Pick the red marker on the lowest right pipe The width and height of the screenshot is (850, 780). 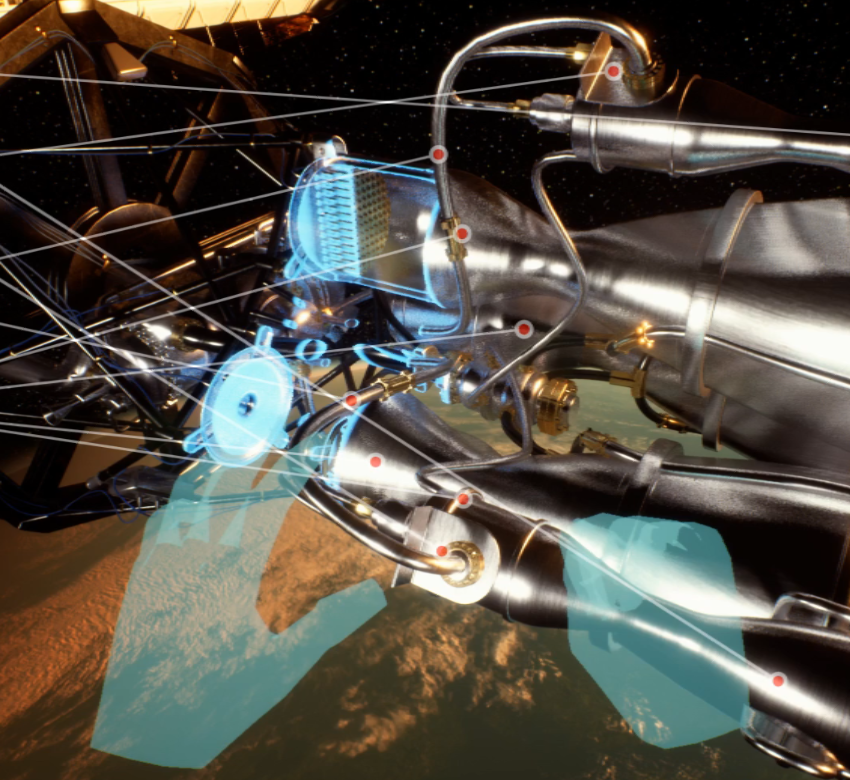coord(778,680)
